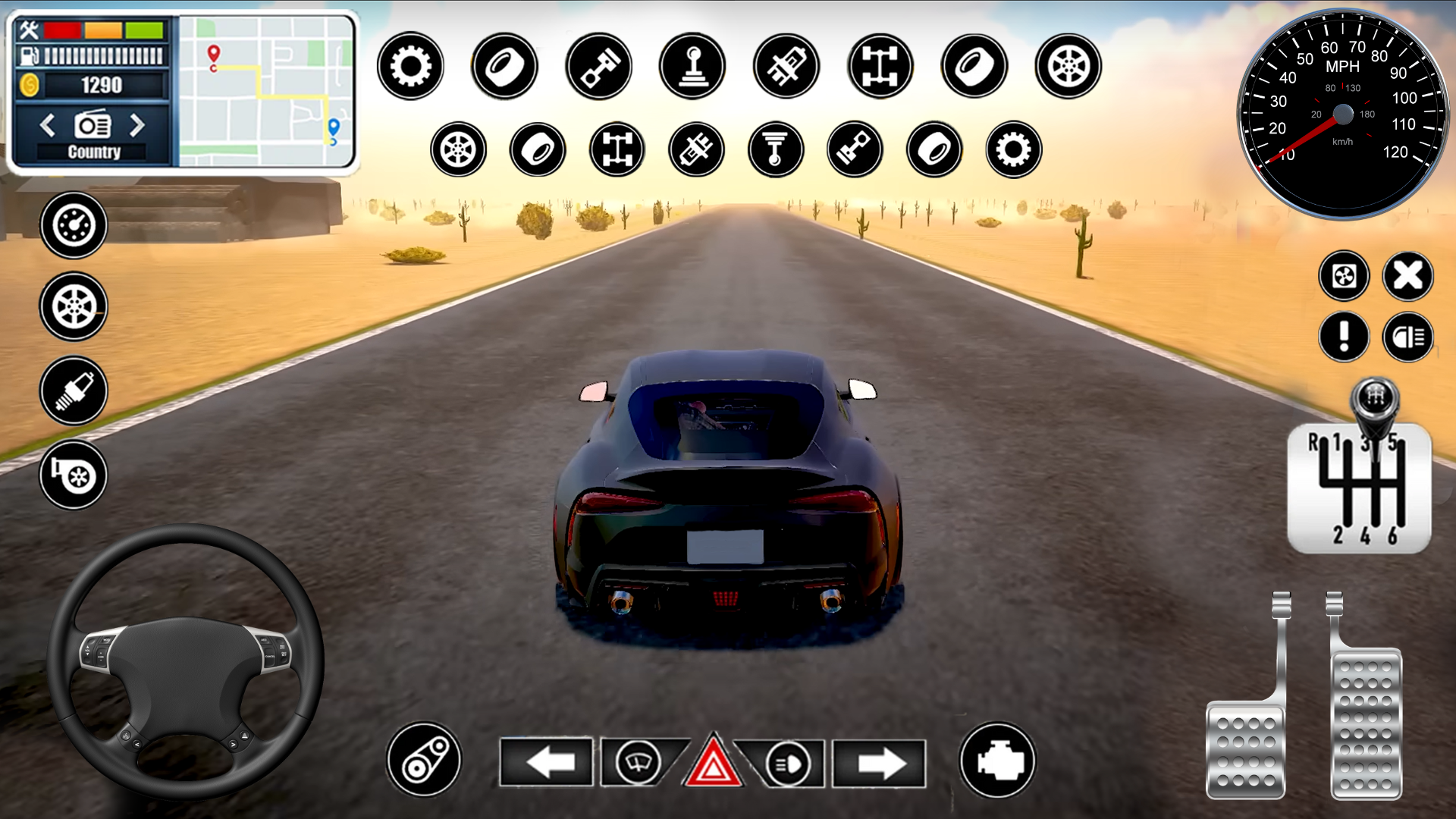Open the speedometer gauge icon on left sidebar

73,223
